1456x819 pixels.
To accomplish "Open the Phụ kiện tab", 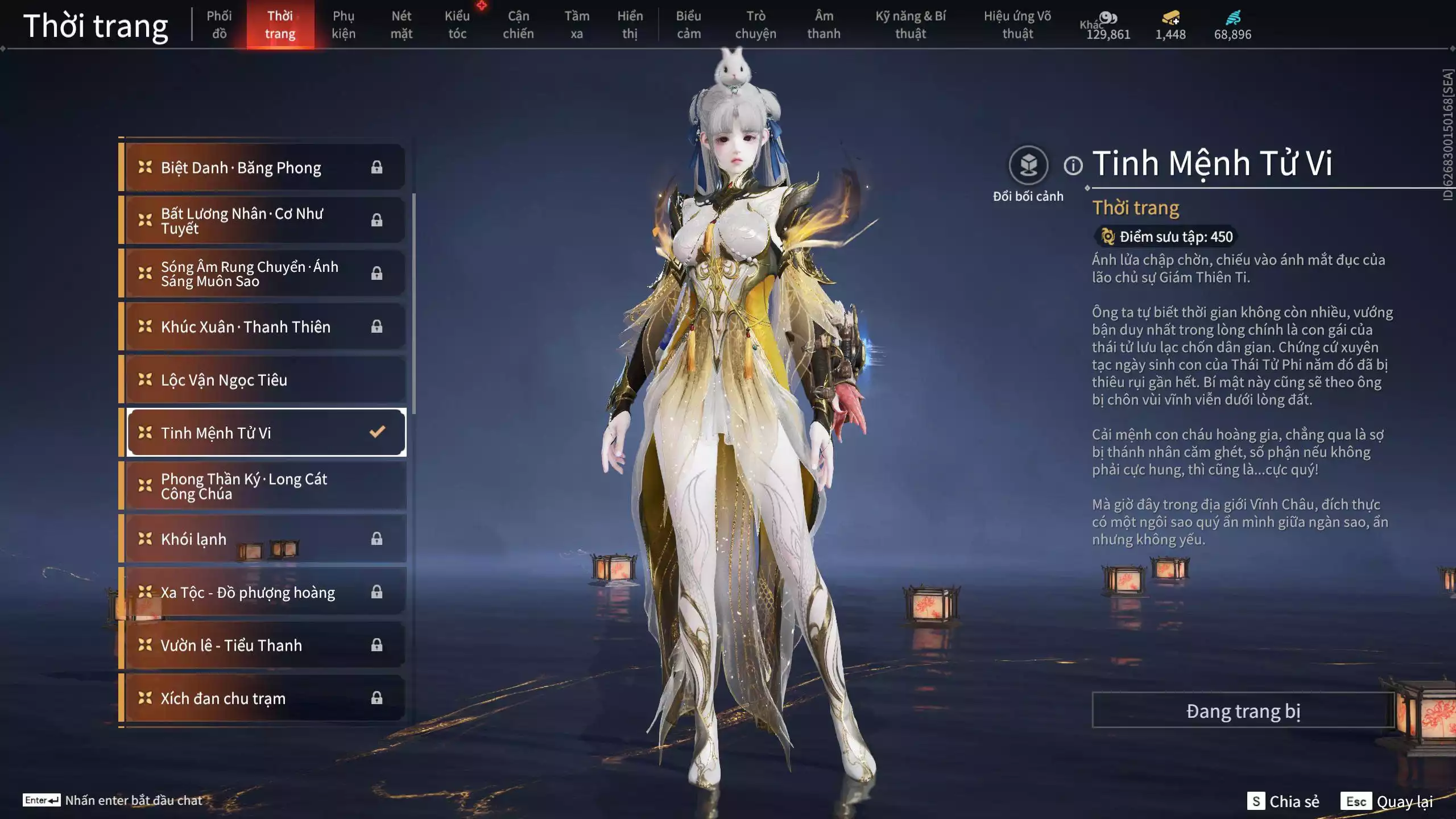I will [x=344, y=24].
